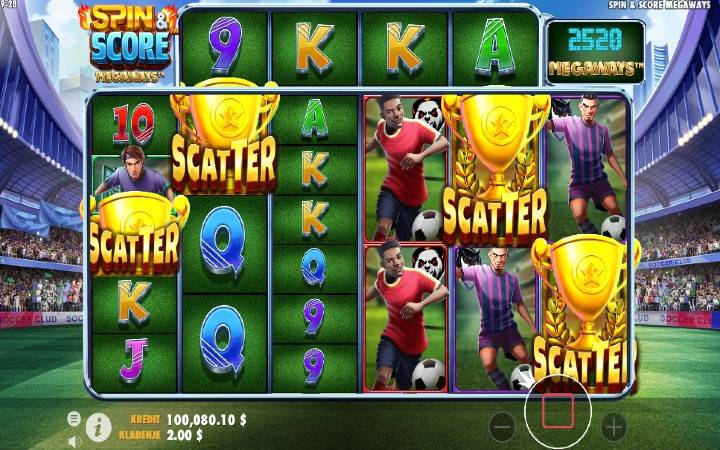Open the game info page
Image resolution: width=720 pixels, height=450 pixels.
click(98, 427)
